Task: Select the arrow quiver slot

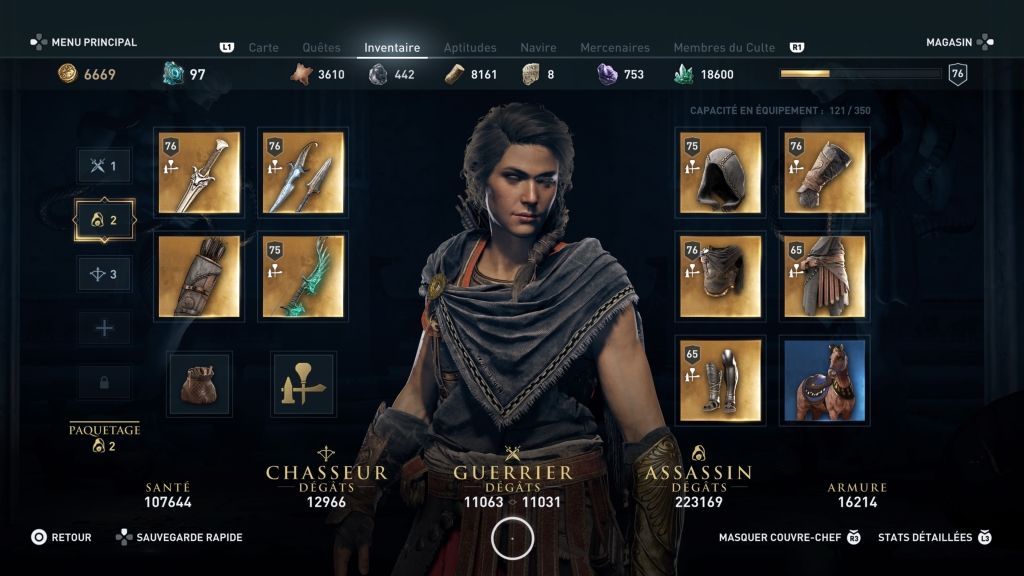Action: point(199,276)
